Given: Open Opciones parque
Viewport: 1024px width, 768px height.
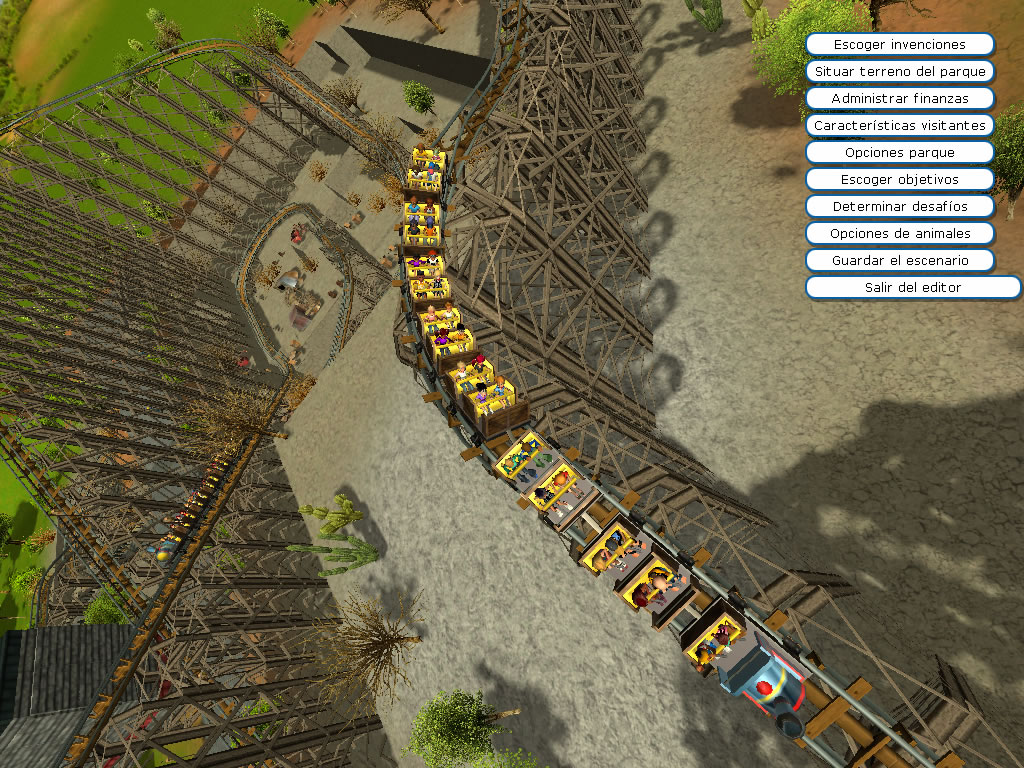Looking at the screenshot, I should [899, 153].
